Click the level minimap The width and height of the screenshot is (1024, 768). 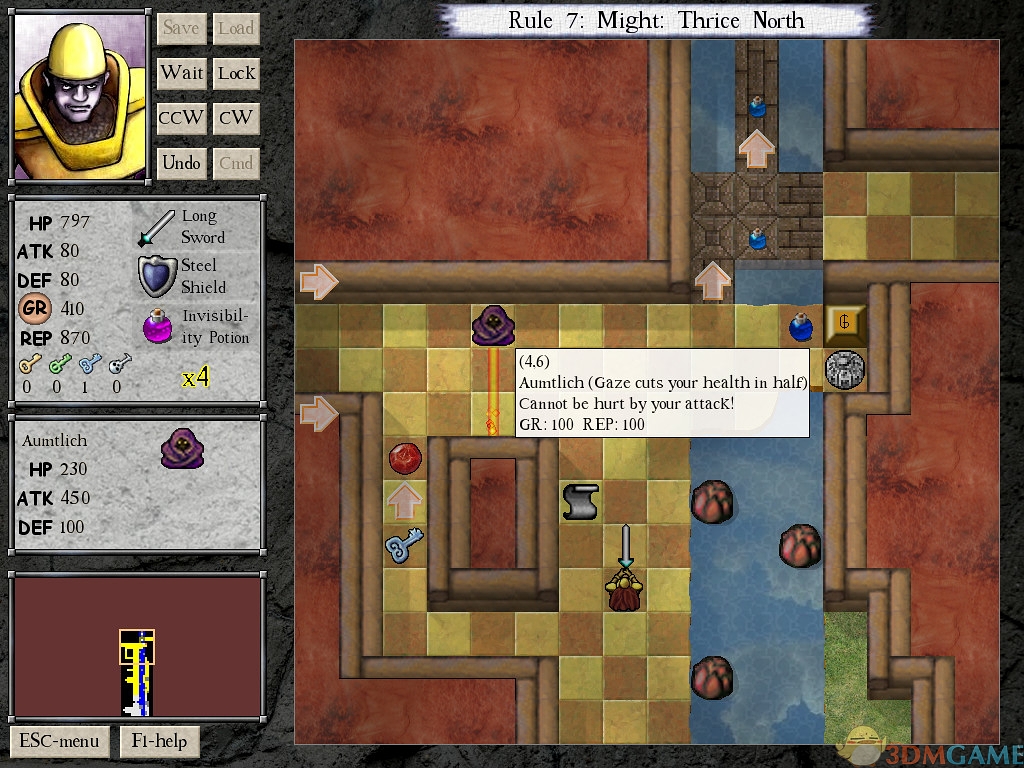tap(137, 645)
